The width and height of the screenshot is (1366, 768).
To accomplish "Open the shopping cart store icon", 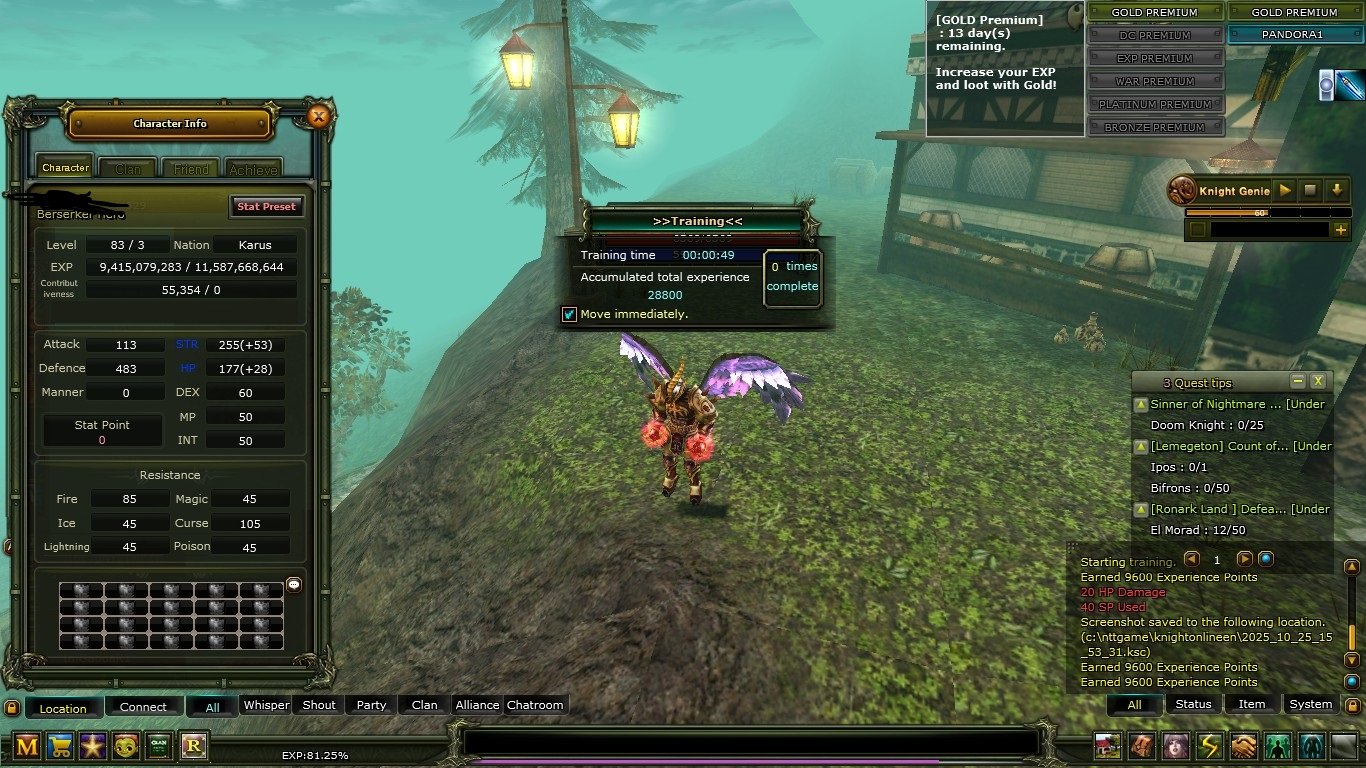I will pyautogui.click(x=61, y=745).
